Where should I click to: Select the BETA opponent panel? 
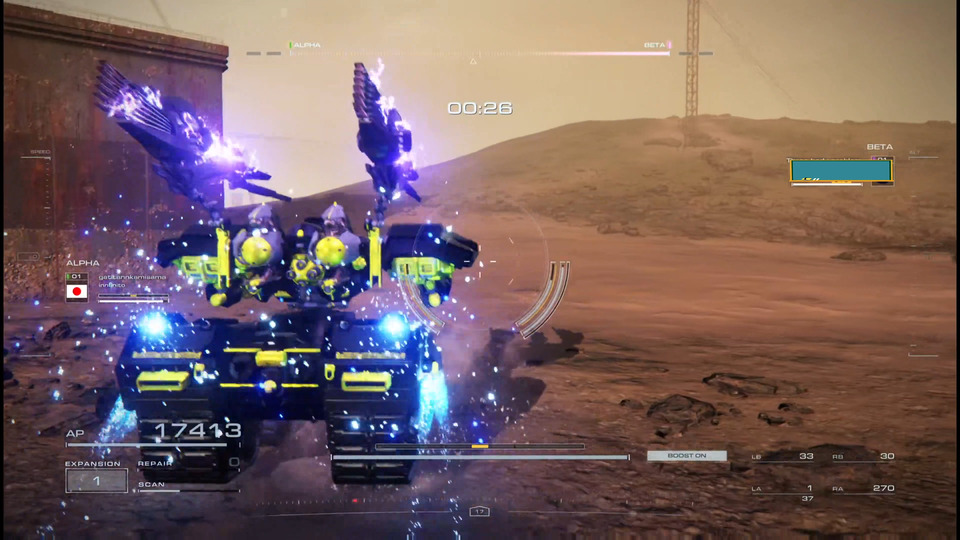click(840, 171)
